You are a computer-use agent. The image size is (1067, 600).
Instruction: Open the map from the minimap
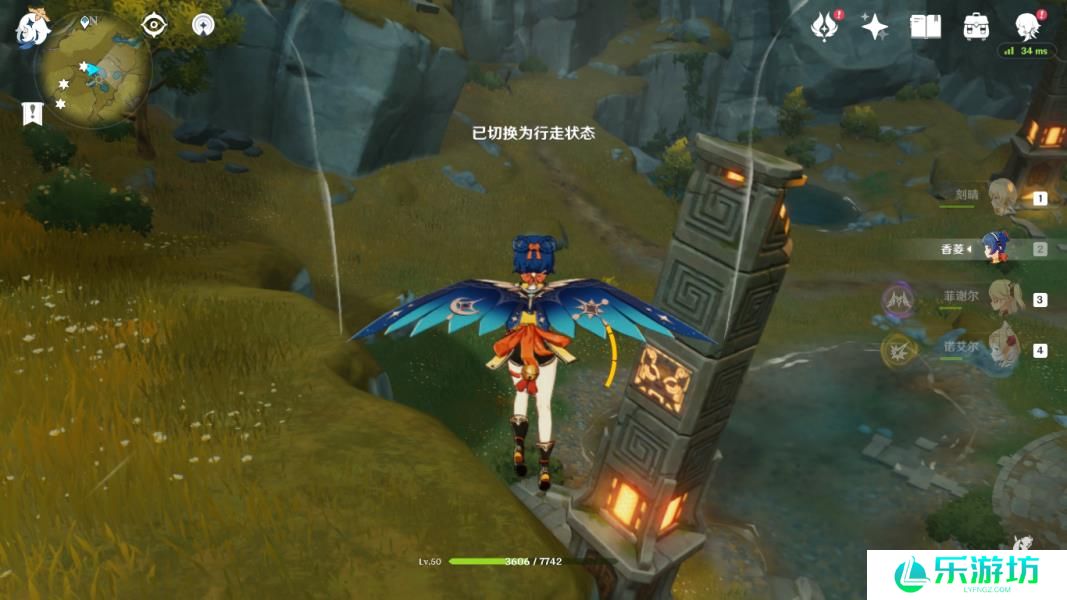[x=94, y=72]
